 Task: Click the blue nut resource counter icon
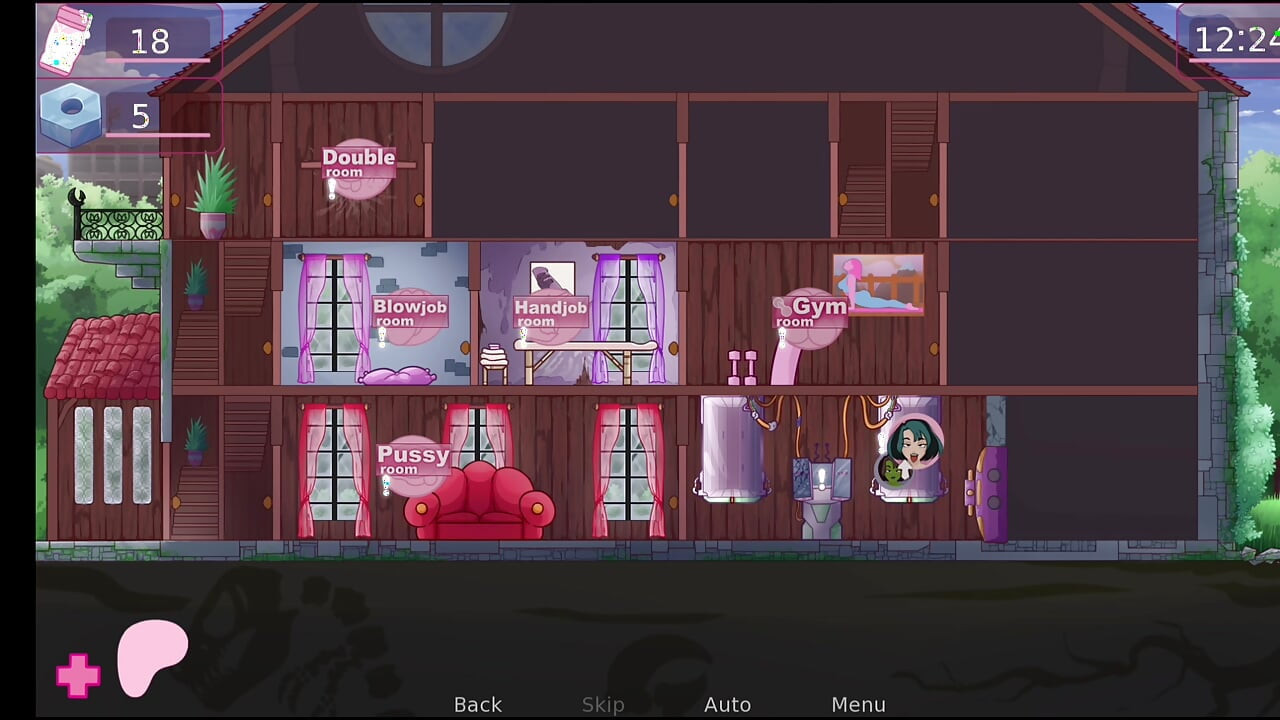pos(70,112)
